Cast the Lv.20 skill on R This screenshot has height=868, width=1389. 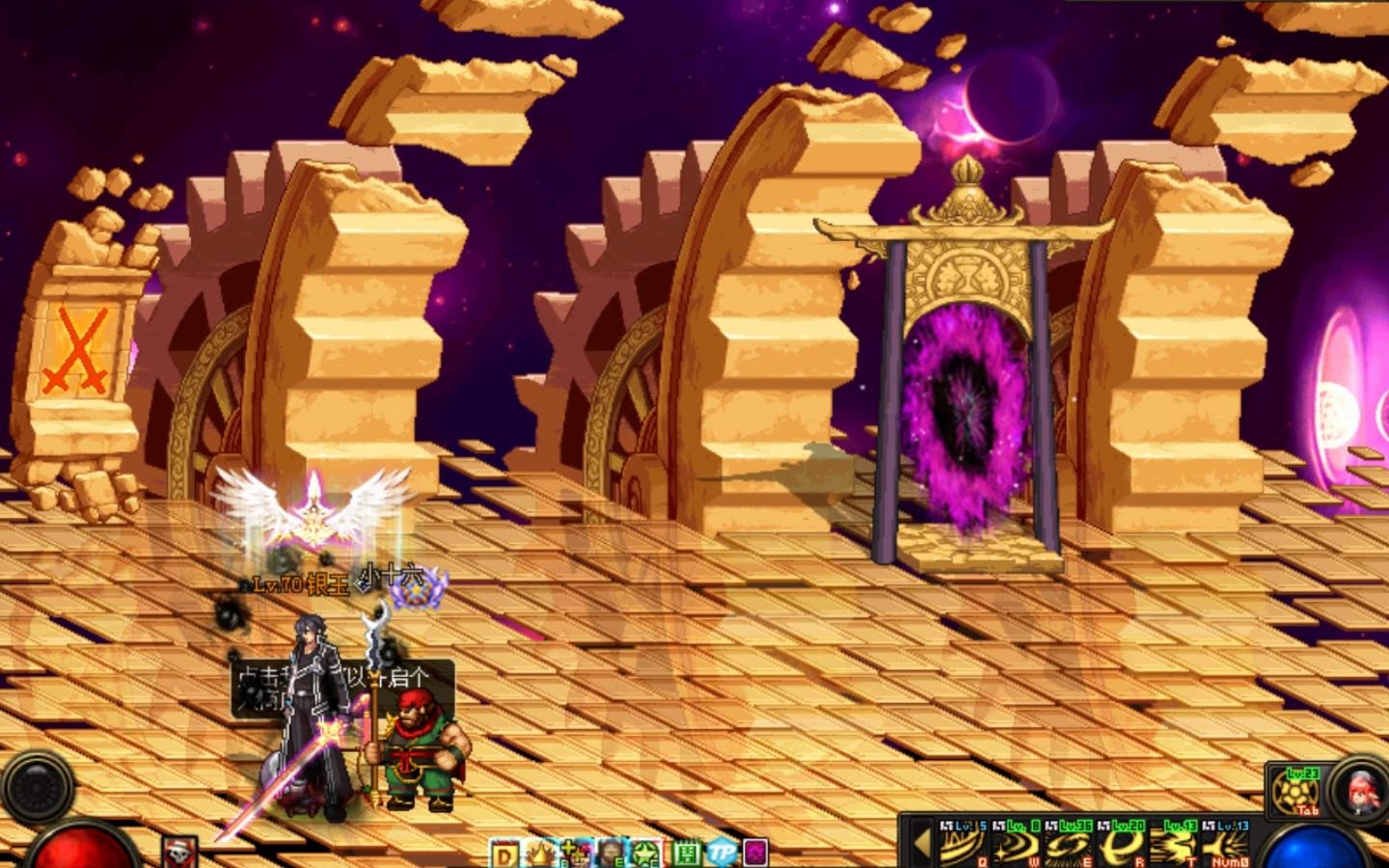click(1119, 846)
